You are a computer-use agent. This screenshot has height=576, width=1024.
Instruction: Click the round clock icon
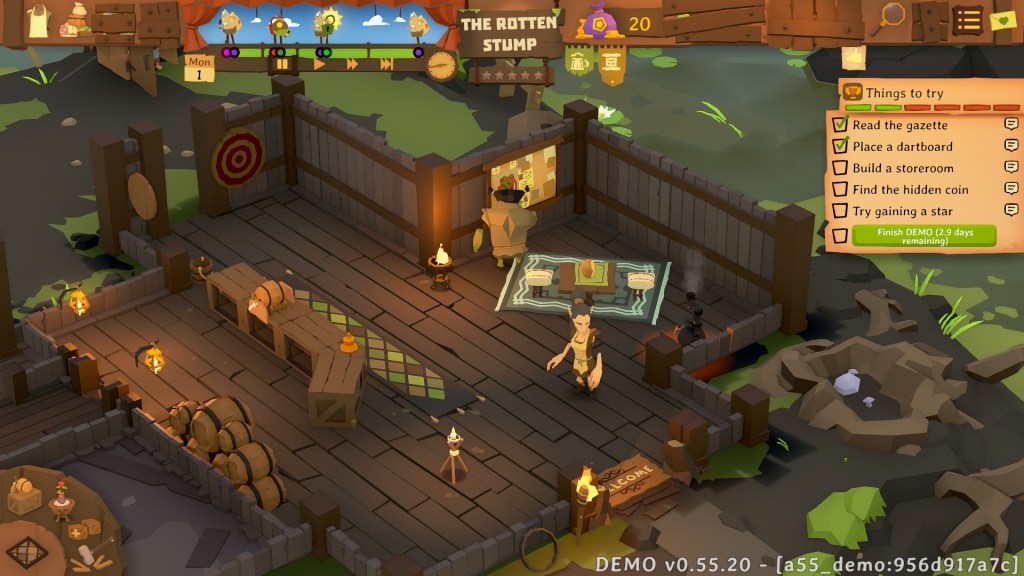point(440,65)
